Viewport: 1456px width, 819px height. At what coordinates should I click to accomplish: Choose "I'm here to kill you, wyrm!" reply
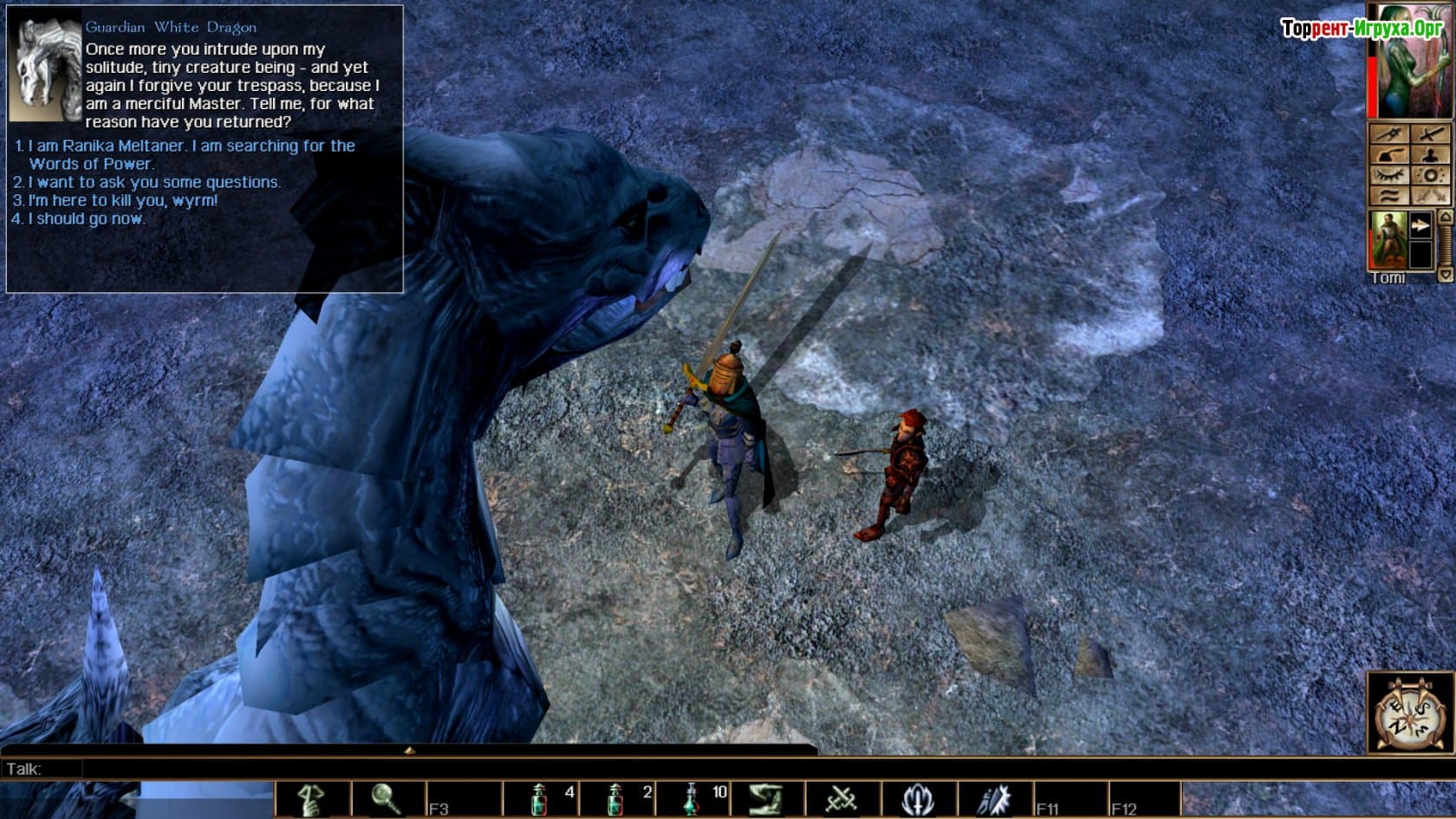click(123, 200)
